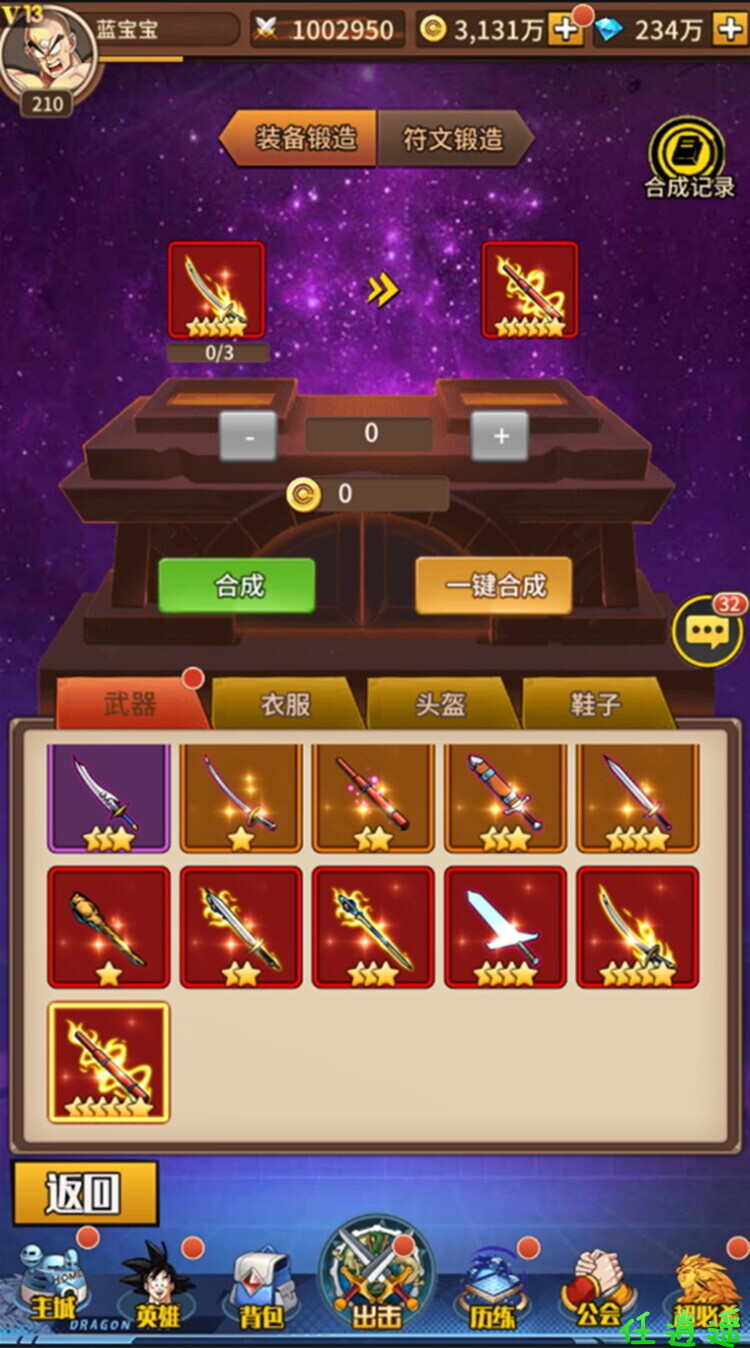Switch to the 符文锻造 rune forging tab
The width and height of the screenshot is (750, 1348).
[453, 138]
